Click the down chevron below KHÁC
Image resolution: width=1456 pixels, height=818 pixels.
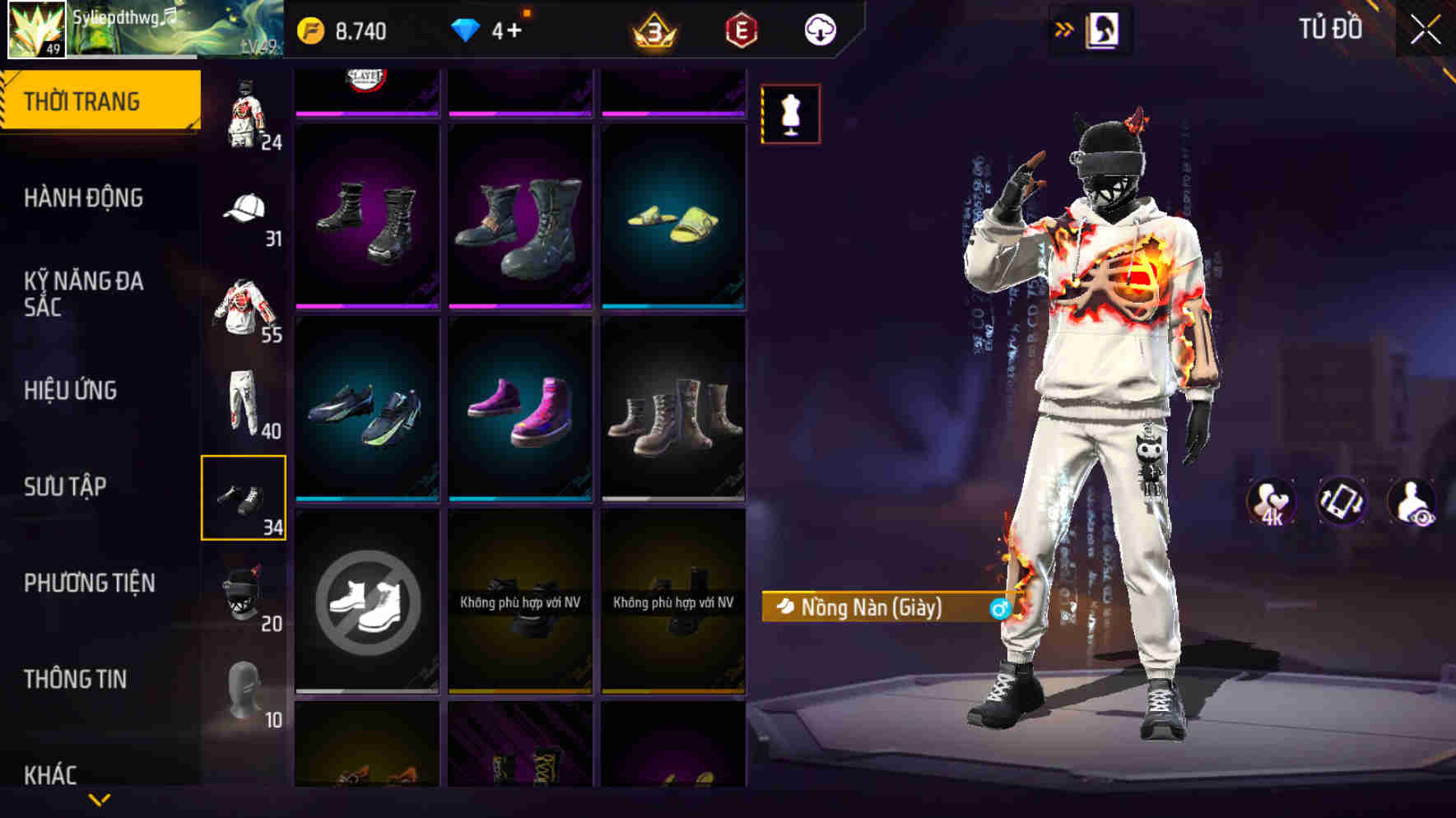99,798
